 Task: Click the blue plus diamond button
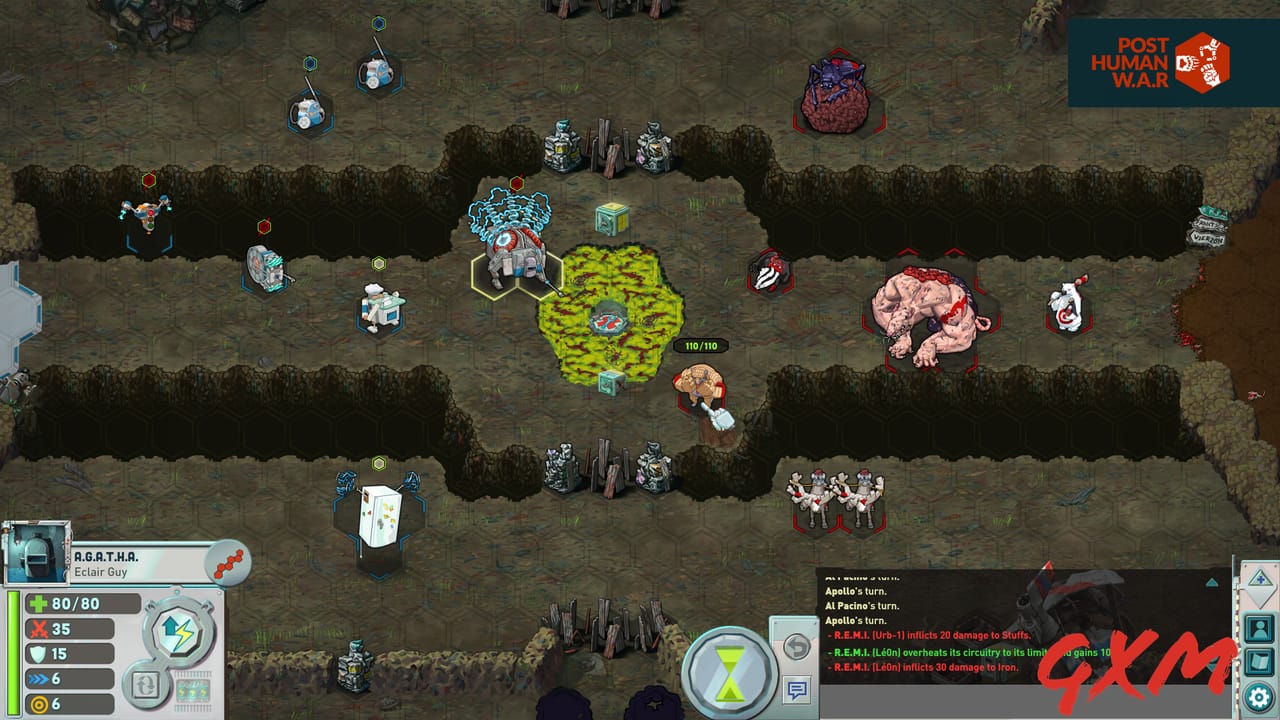(1259, 579)
